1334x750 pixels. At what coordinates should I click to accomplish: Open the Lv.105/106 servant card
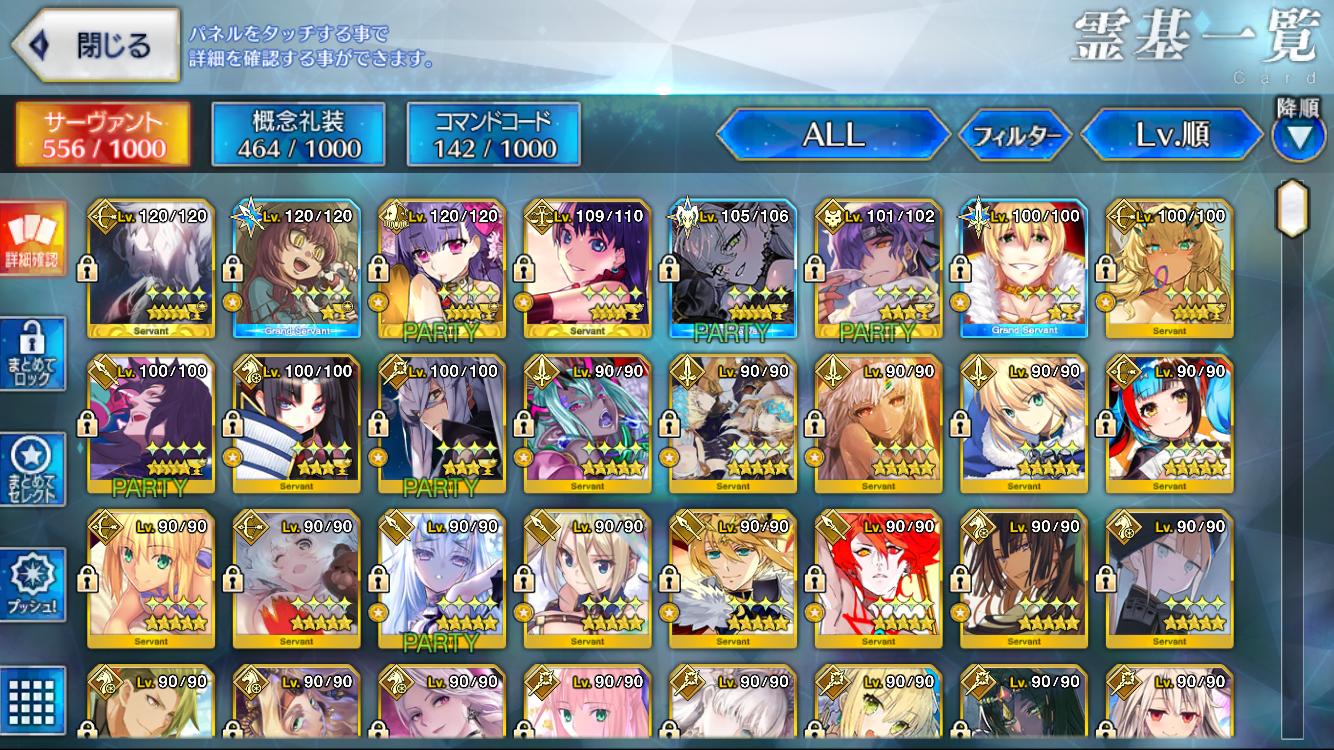point(732,268)
